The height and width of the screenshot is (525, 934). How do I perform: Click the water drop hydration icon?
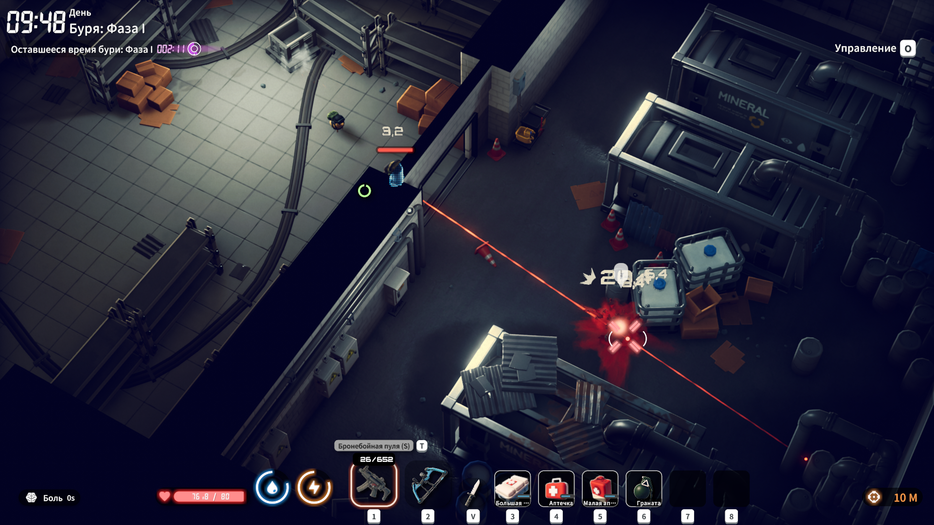272,488
